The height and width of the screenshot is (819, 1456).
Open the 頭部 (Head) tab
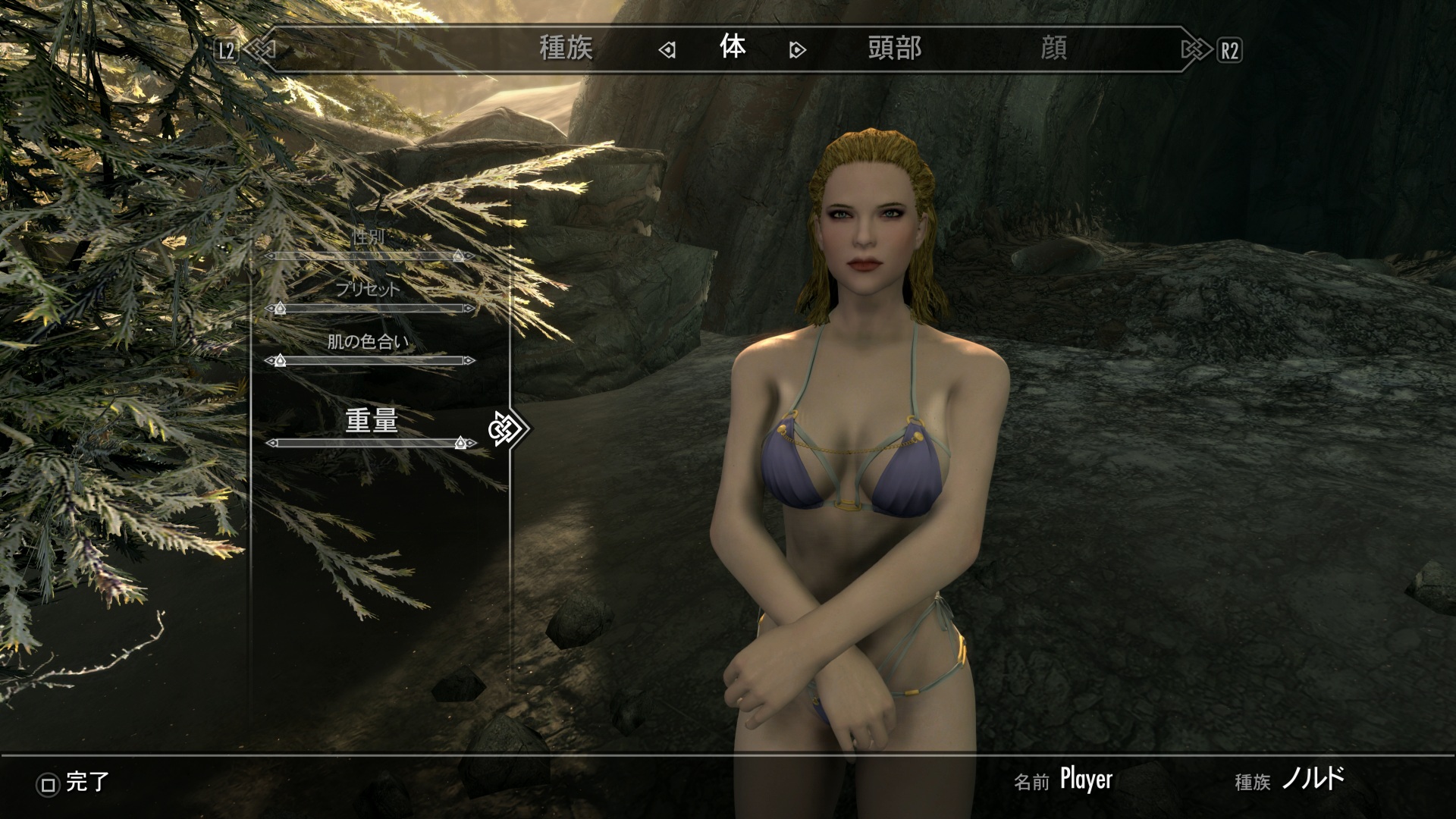point(895,49)
